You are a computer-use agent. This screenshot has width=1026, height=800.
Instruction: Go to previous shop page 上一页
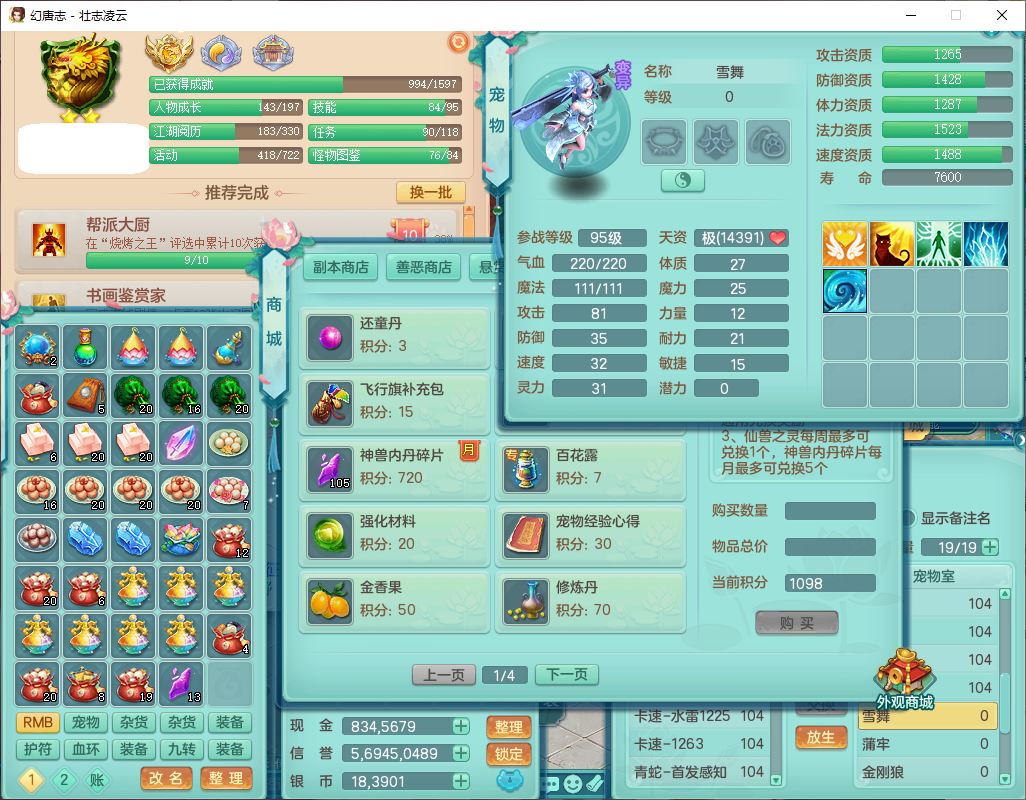point(444,675)
